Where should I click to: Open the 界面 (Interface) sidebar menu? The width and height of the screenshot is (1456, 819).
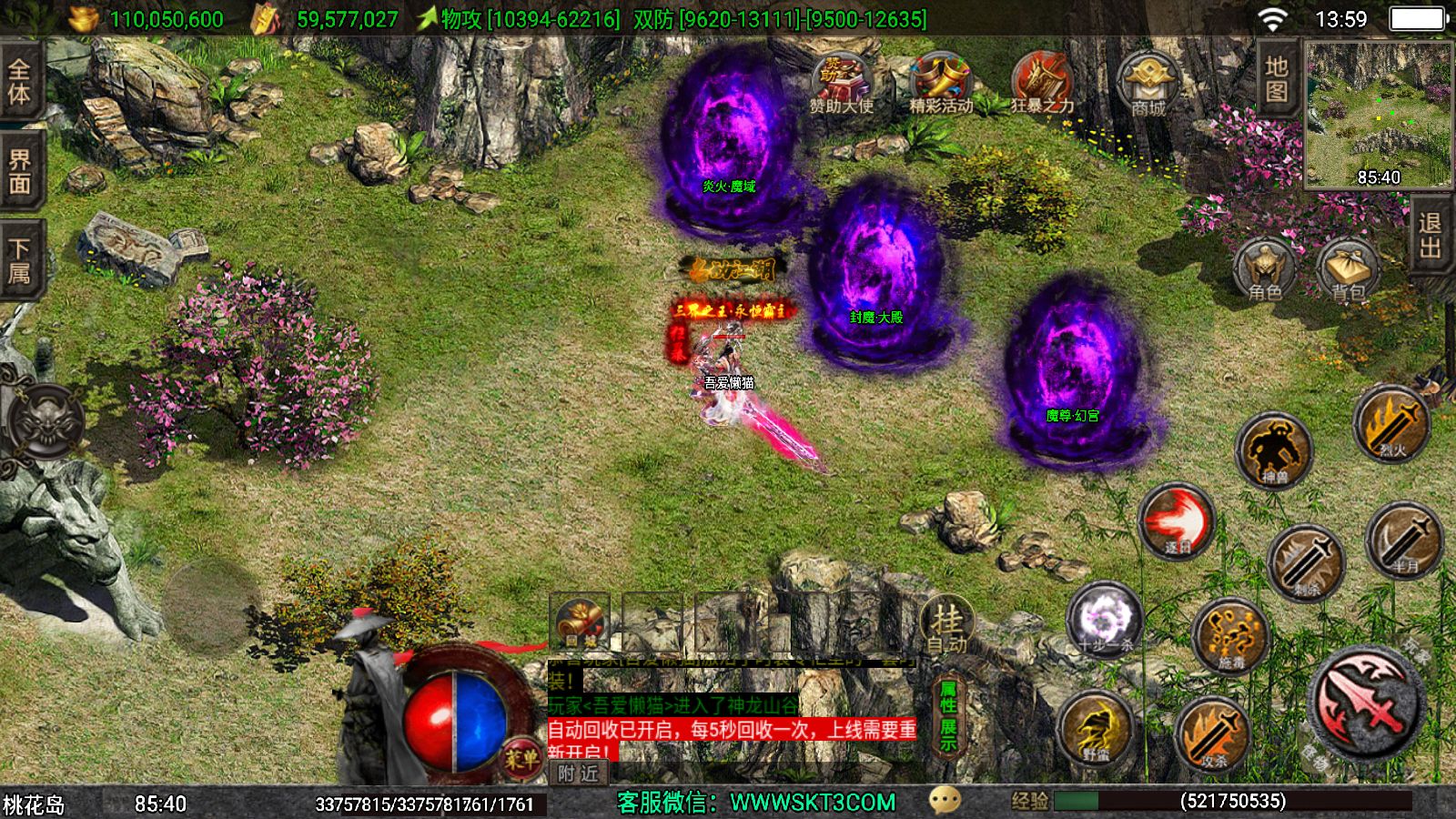tap(22, 168)
